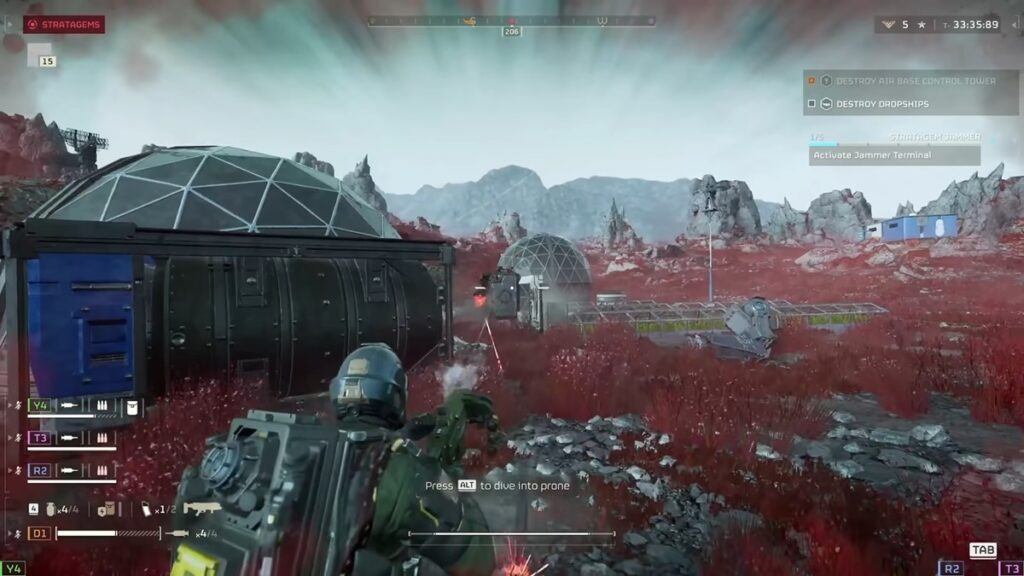Select squad member T3's name tag

pos(40,437)
